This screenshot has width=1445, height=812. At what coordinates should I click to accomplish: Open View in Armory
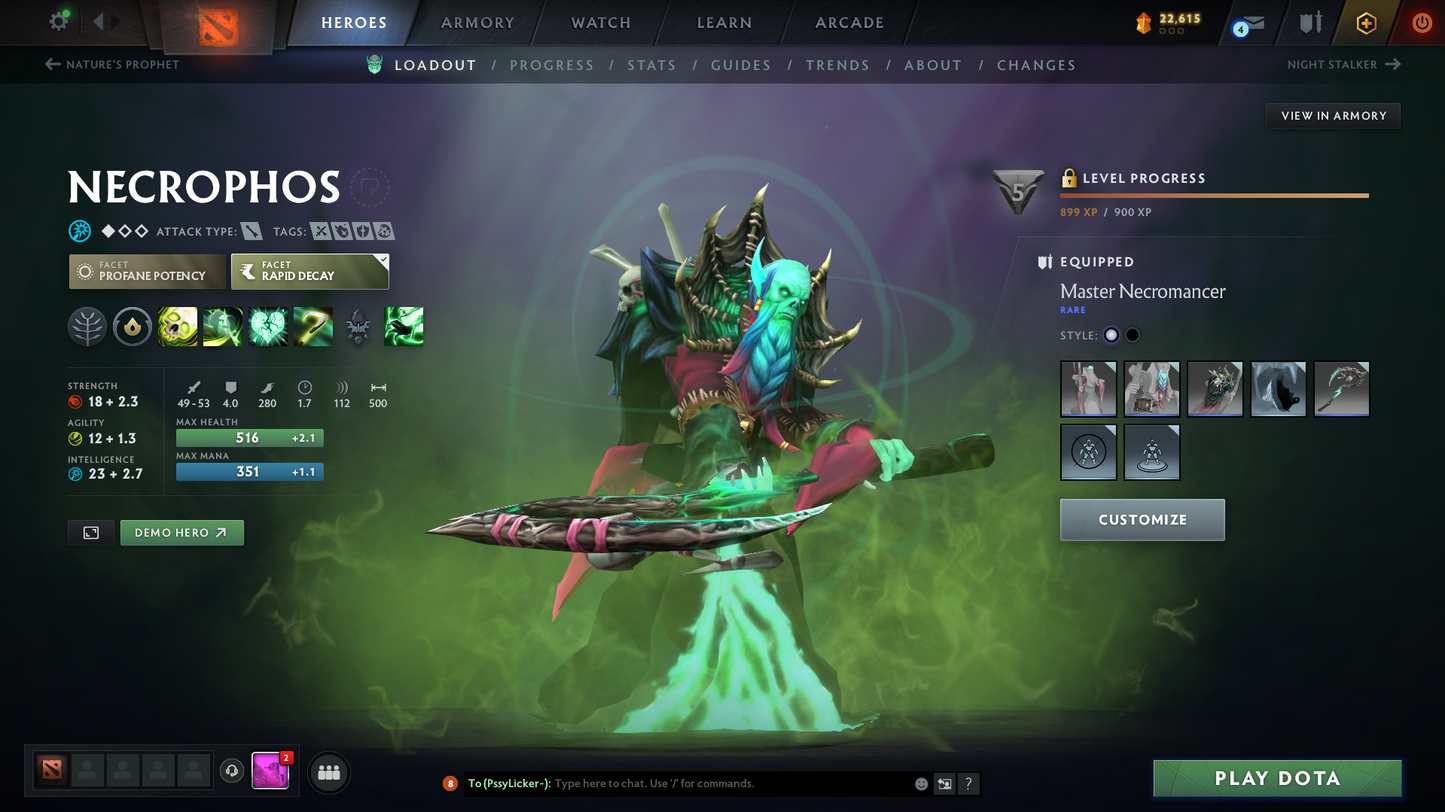tap(1333, 116)
